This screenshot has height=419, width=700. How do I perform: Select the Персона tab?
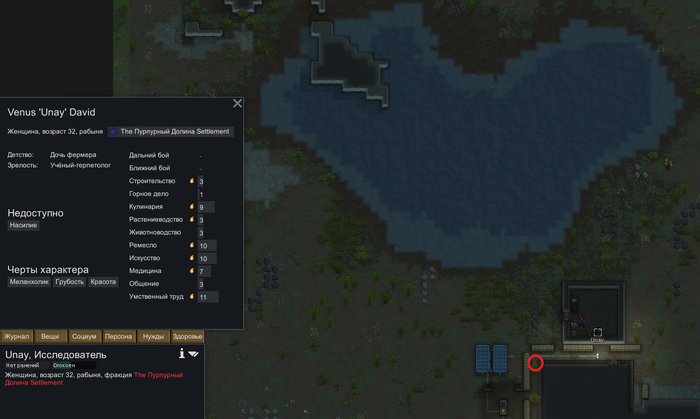click(119, 337)
